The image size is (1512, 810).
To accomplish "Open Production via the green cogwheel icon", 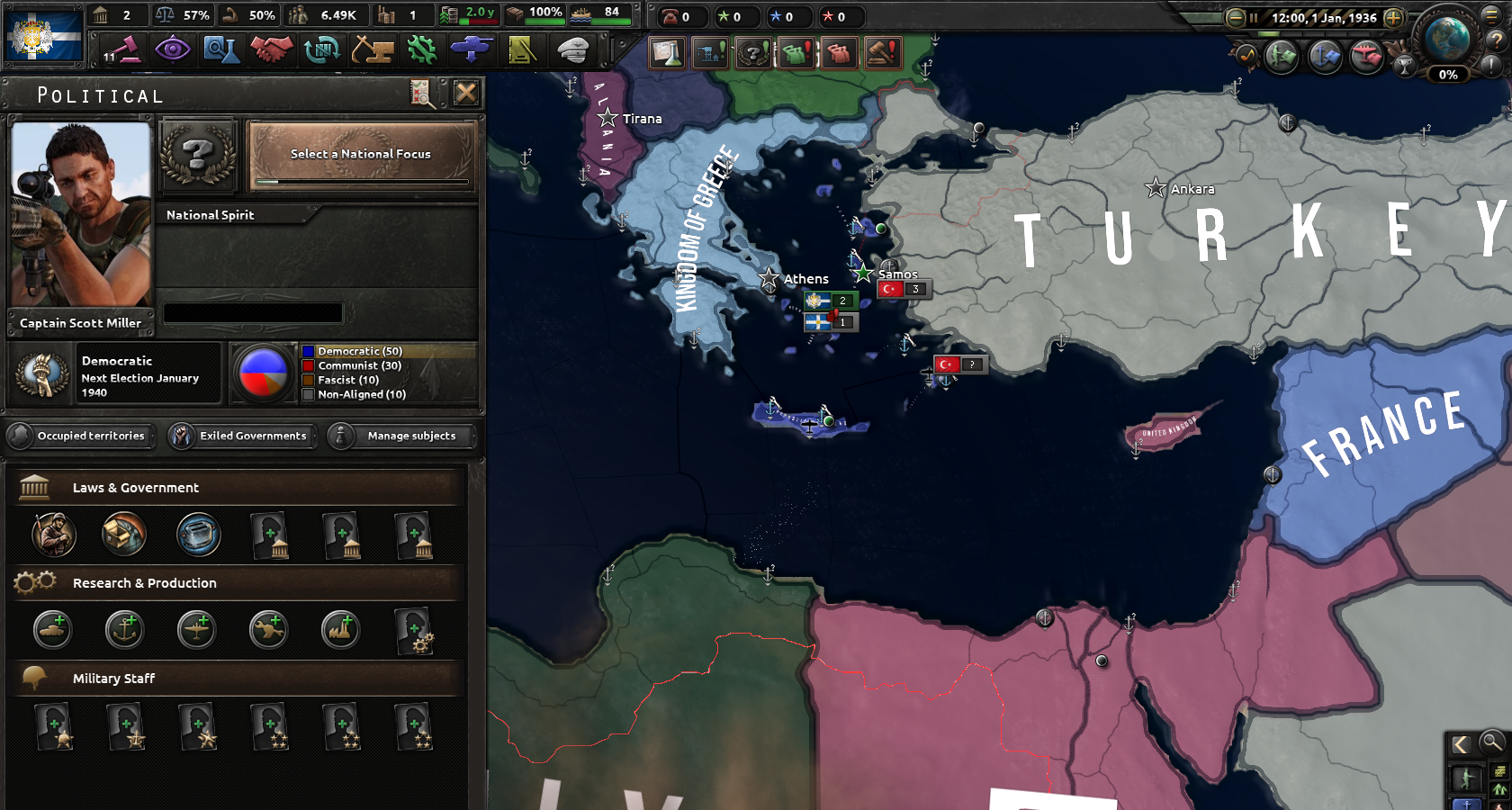I will pyautogui.click(x=421, y=50).
